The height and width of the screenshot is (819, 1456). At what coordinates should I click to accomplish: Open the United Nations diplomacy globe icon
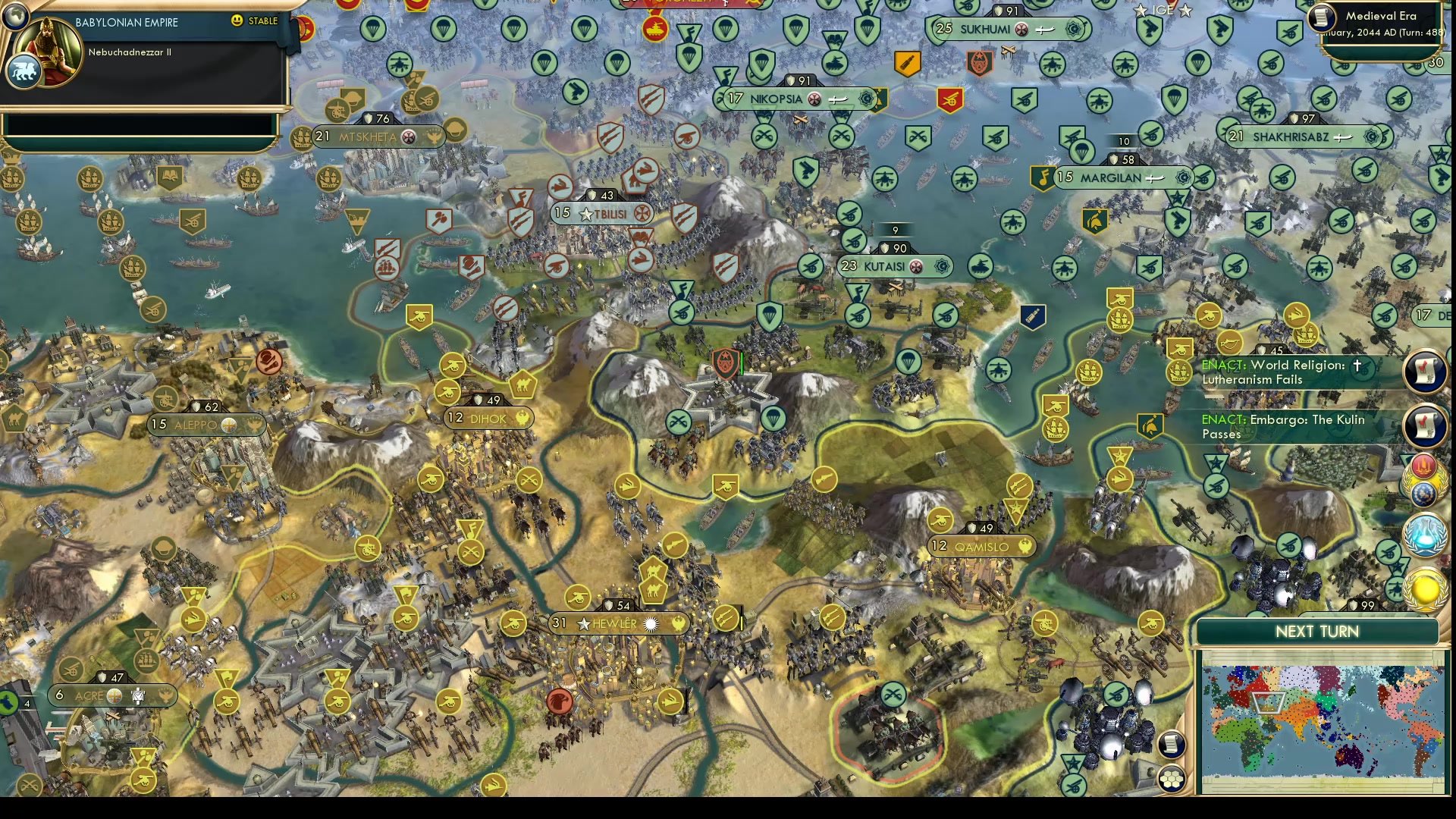pos(1423,493)
